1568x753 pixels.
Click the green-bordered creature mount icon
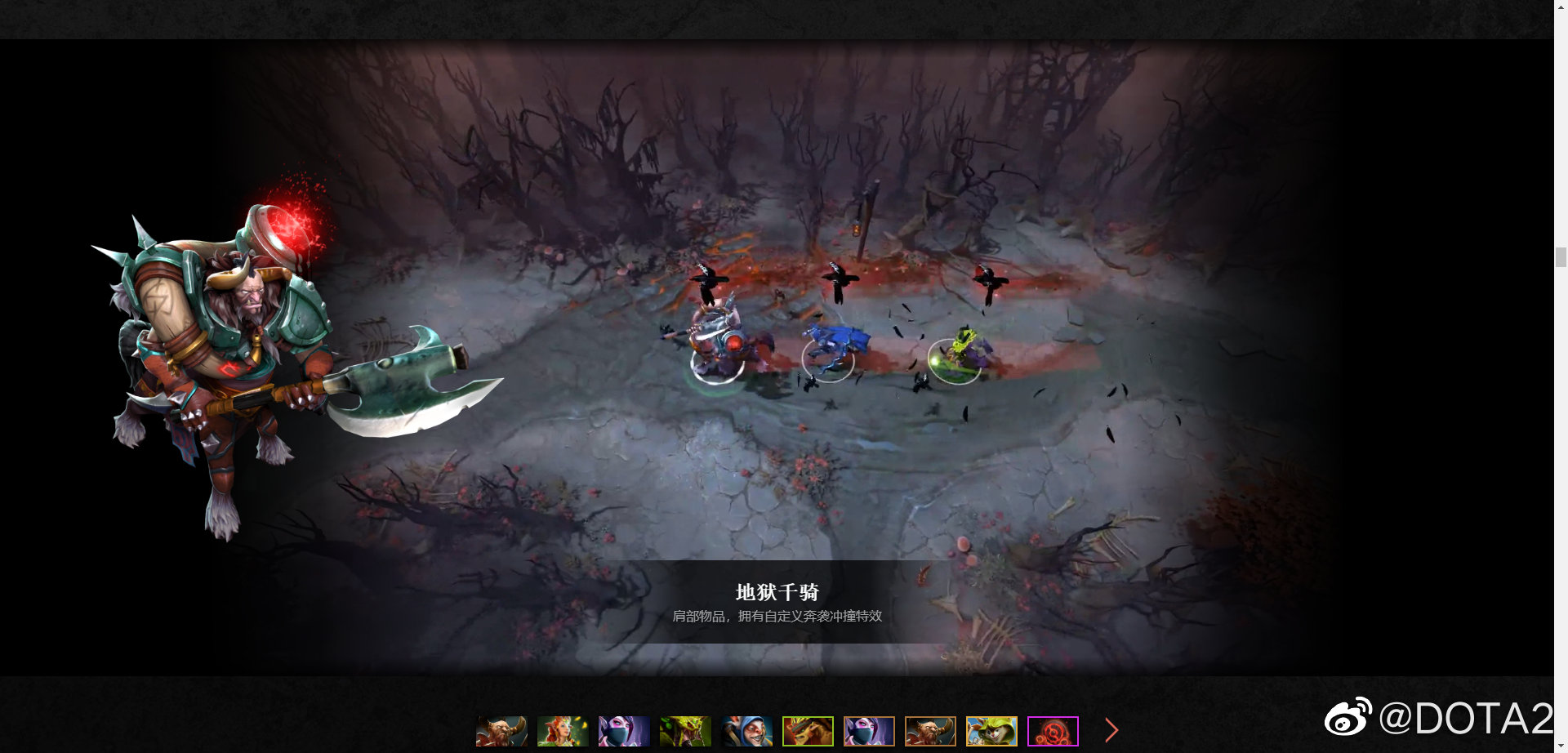(x=807, y=732)
